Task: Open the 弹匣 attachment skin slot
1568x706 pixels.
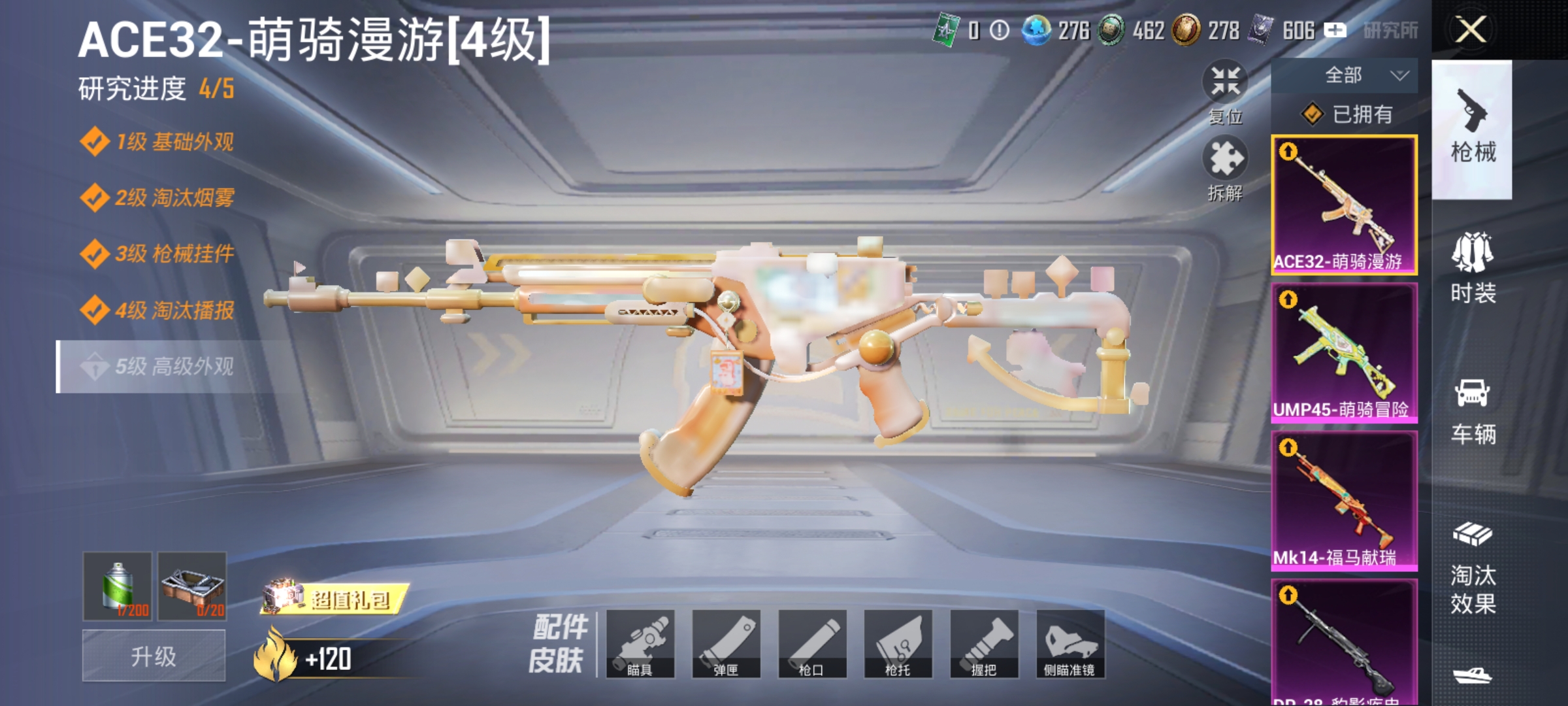Action: pyautogui.click(x=727, y=644)
